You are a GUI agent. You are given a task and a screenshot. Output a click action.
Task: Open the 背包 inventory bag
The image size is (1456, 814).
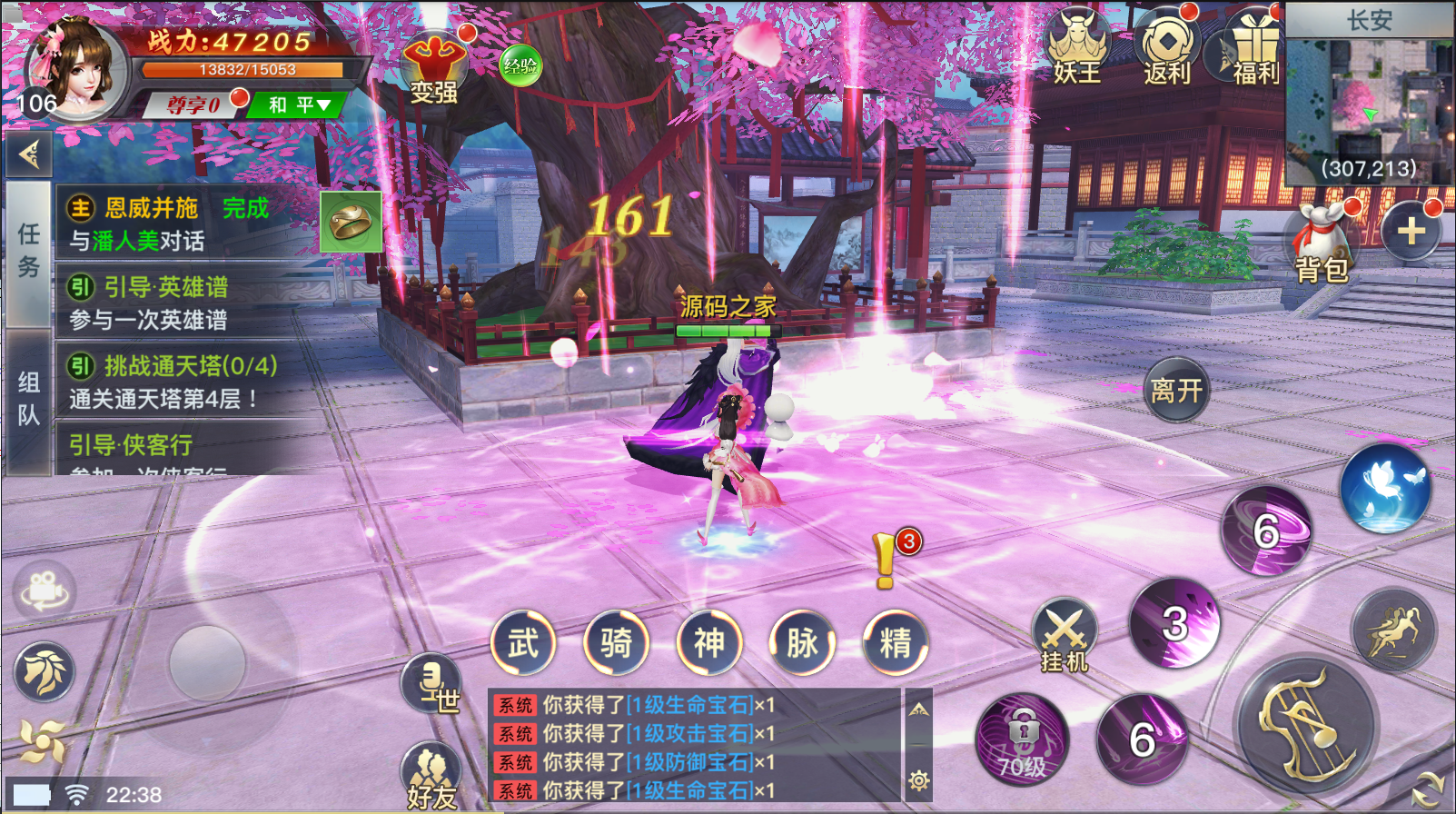coord(1322,245)
